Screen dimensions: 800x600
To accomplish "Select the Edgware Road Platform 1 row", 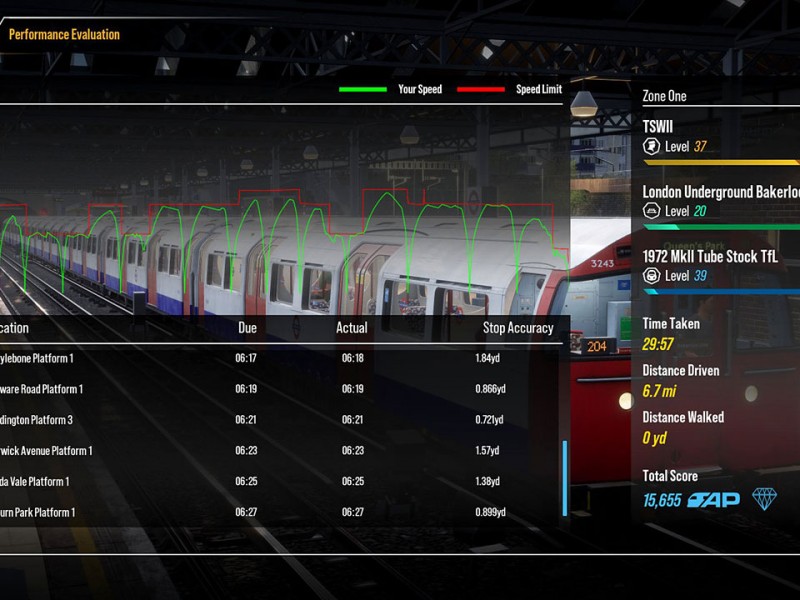I will (280, 389).
